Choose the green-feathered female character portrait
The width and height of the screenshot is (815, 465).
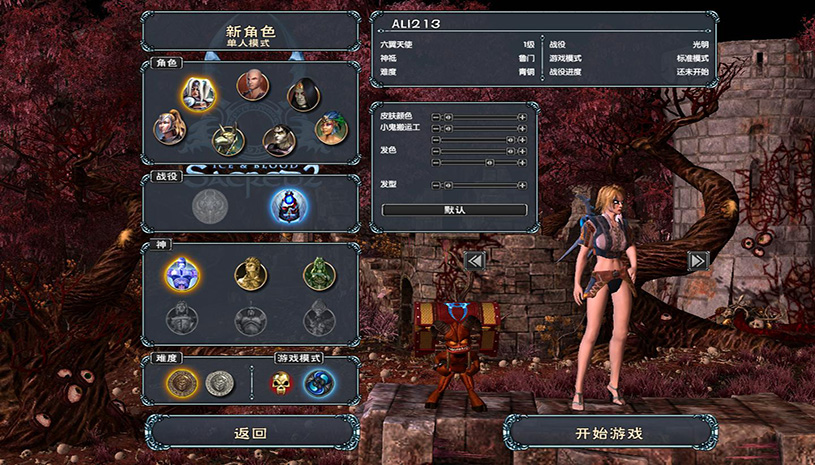coord(329,128)
